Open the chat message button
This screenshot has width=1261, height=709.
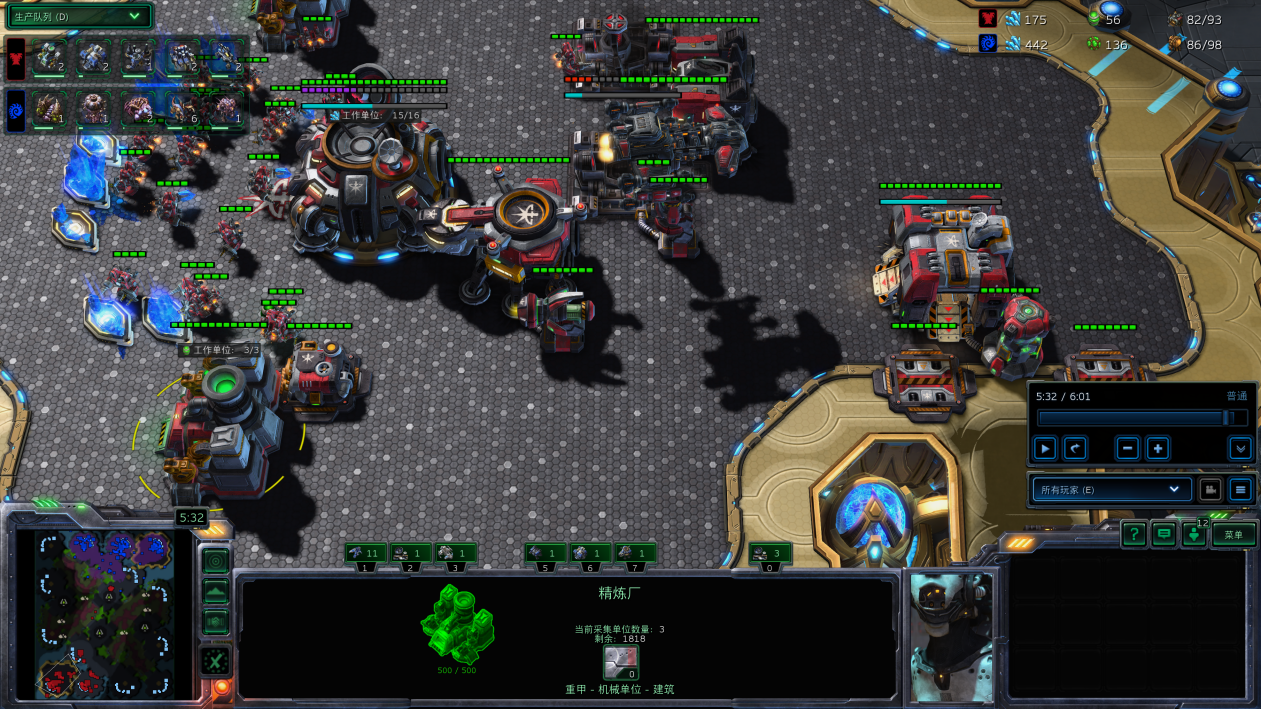click(x=1163, y=534)
